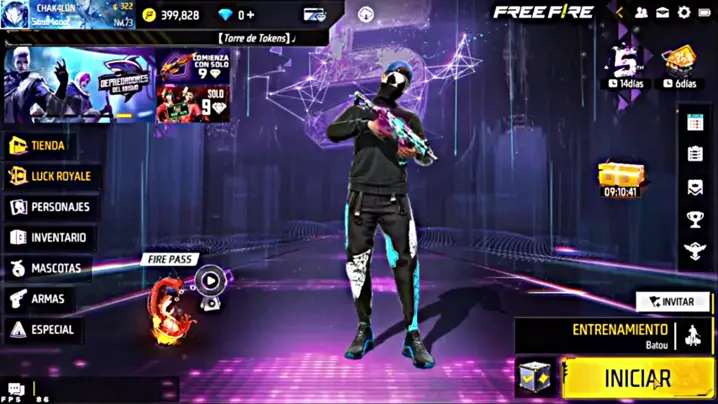
Task: View the CHAK4LON player profile avatar
Action: [x=17, y=14]
